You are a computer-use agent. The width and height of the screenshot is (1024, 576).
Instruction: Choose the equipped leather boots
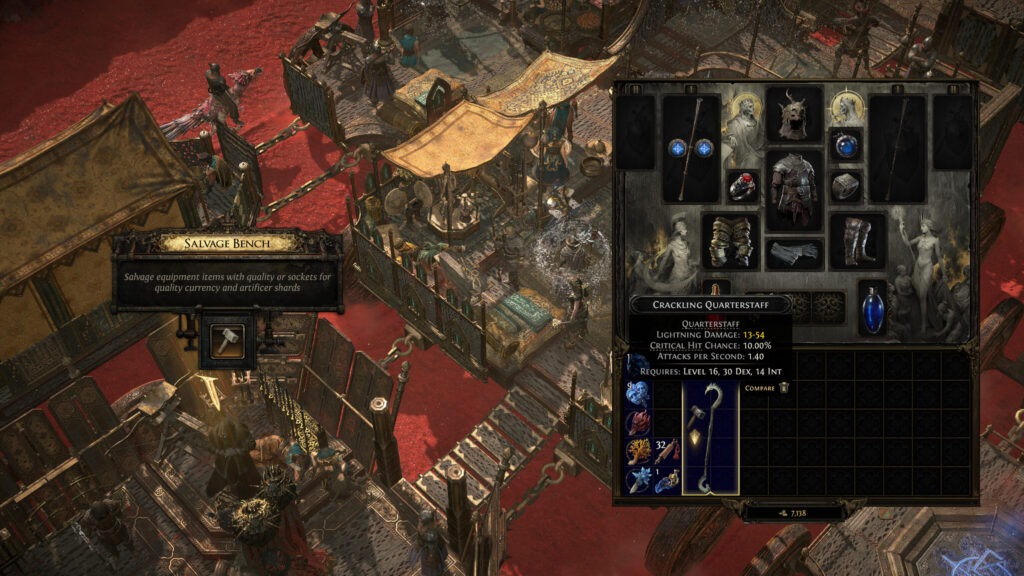point(857,241)
